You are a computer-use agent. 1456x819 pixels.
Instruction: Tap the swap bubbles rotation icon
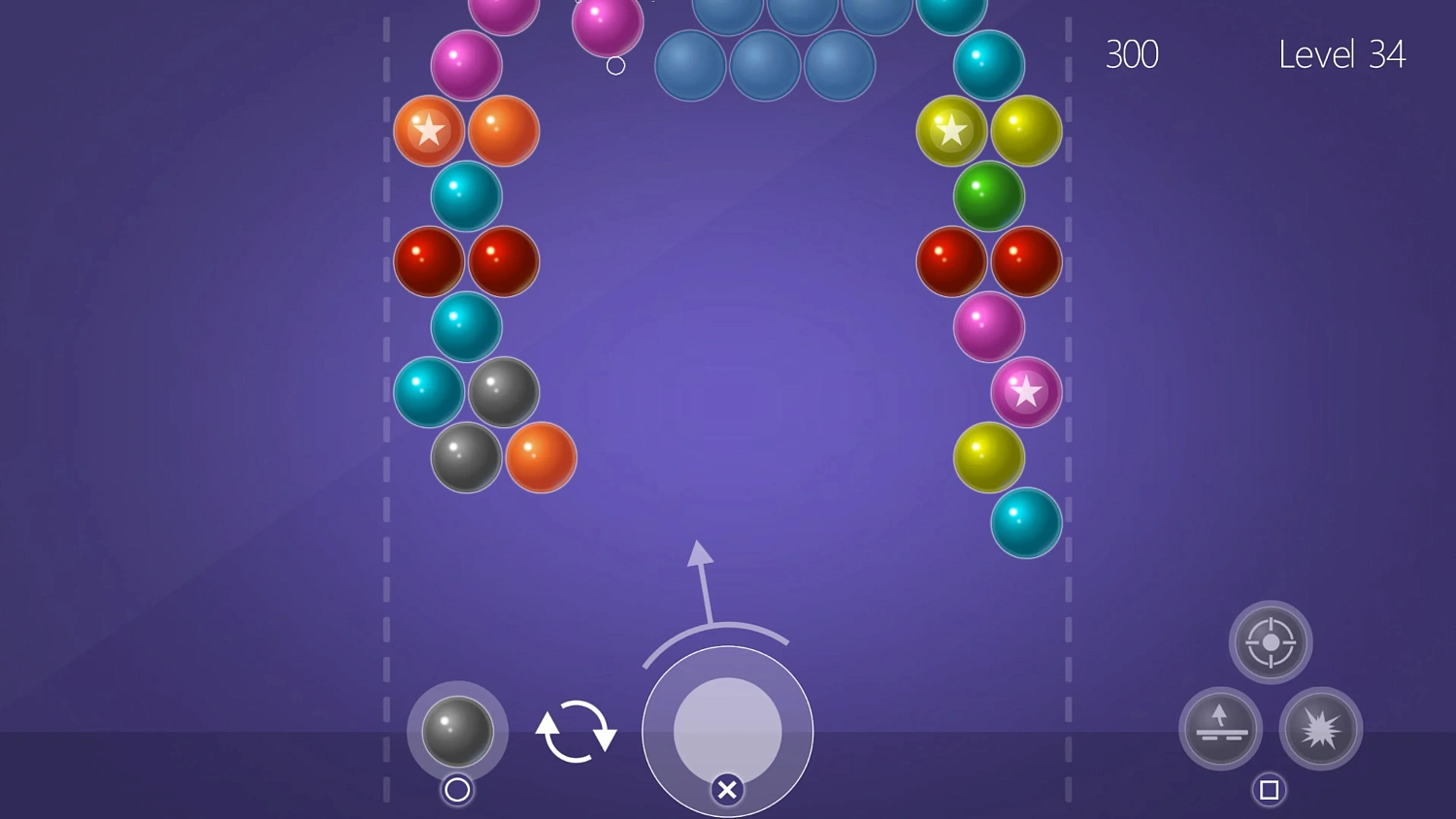576,733
